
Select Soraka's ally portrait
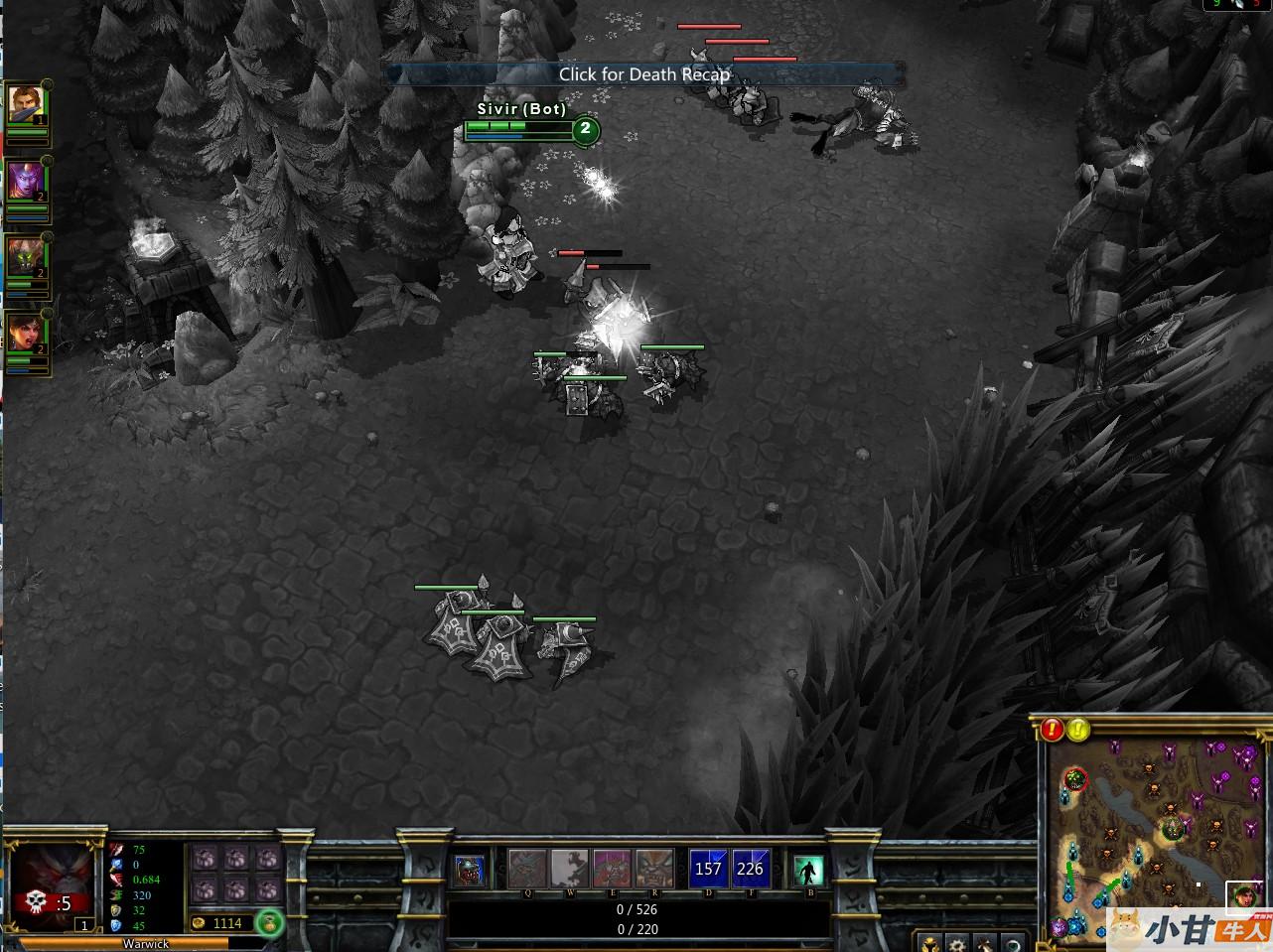click(x=23, y=182)
